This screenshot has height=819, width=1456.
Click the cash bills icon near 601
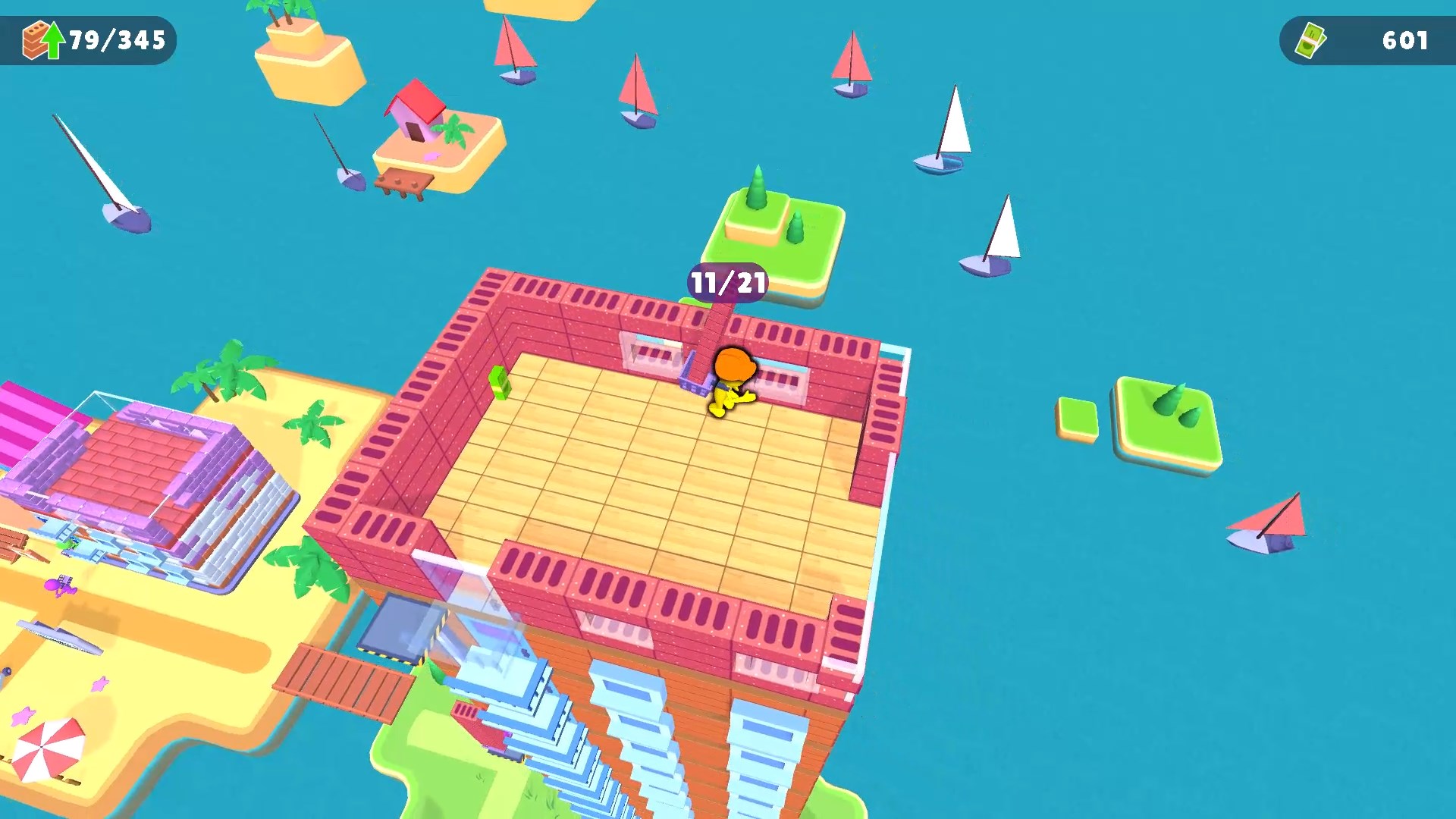tap(1312, 39)
